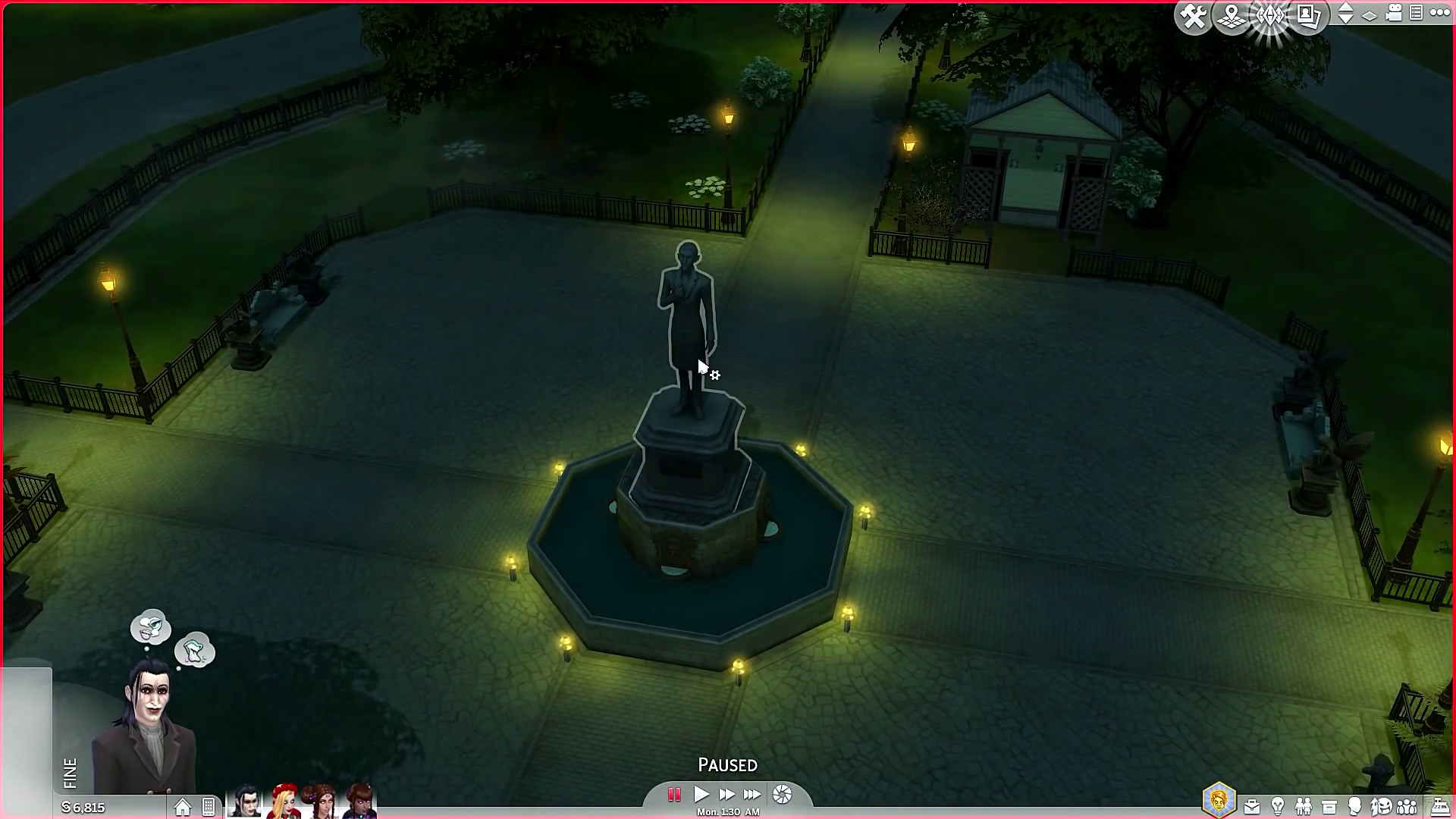This screenshot has height=819, width=1456.
Task: Set game speed to fast forward
Action: tap(726, 794)
